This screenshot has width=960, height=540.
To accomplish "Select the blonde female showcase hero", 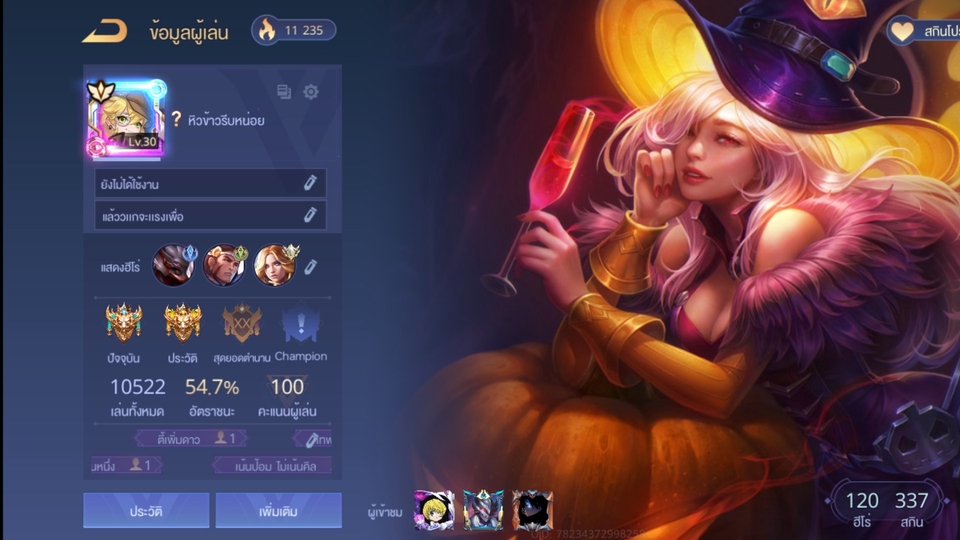I will click(x=274, y=266).
